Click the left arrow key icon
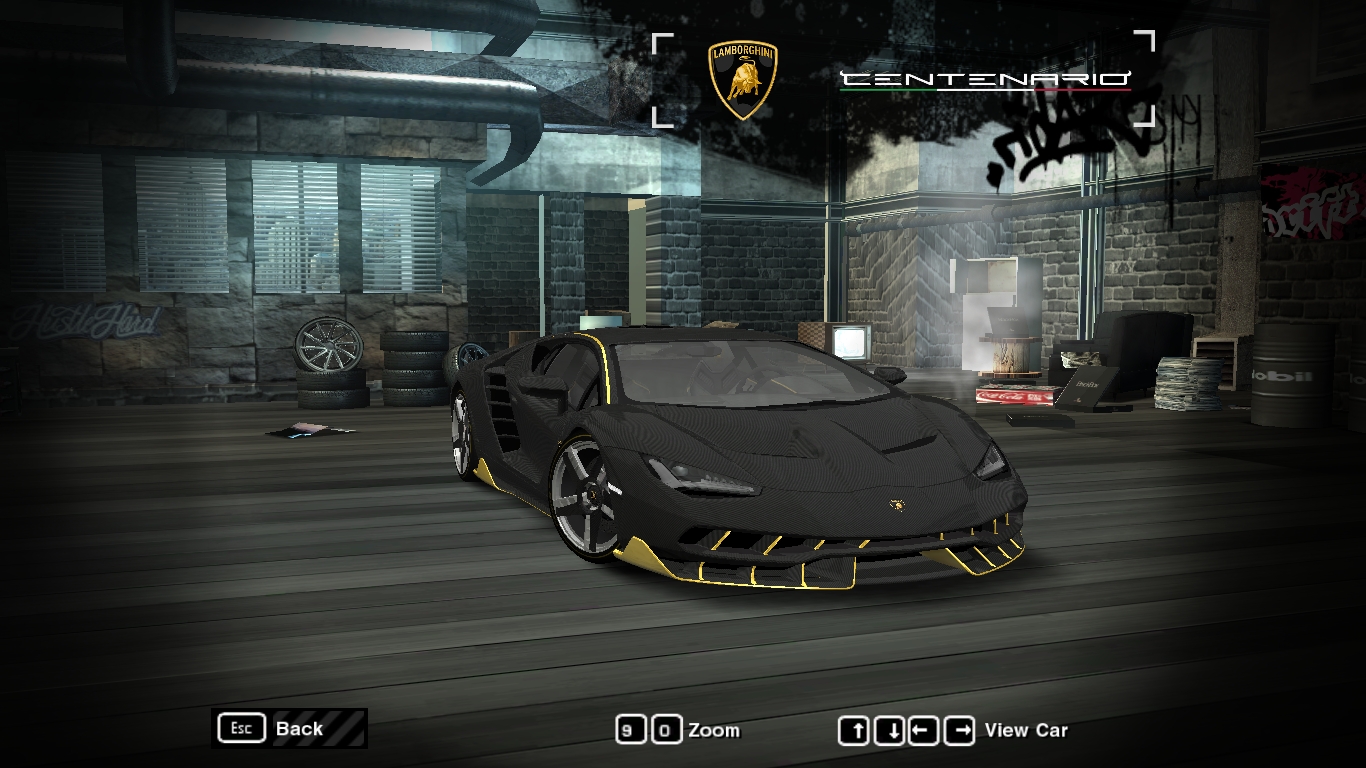Viewport: 1366px width, 768px height. [924, 731]
